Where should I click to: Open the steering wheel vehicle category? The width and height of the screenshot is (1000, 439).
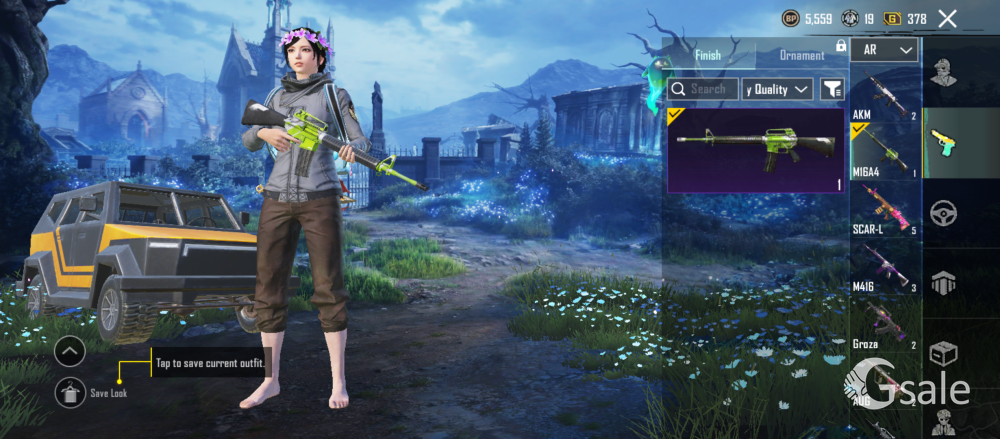point(944,213)
